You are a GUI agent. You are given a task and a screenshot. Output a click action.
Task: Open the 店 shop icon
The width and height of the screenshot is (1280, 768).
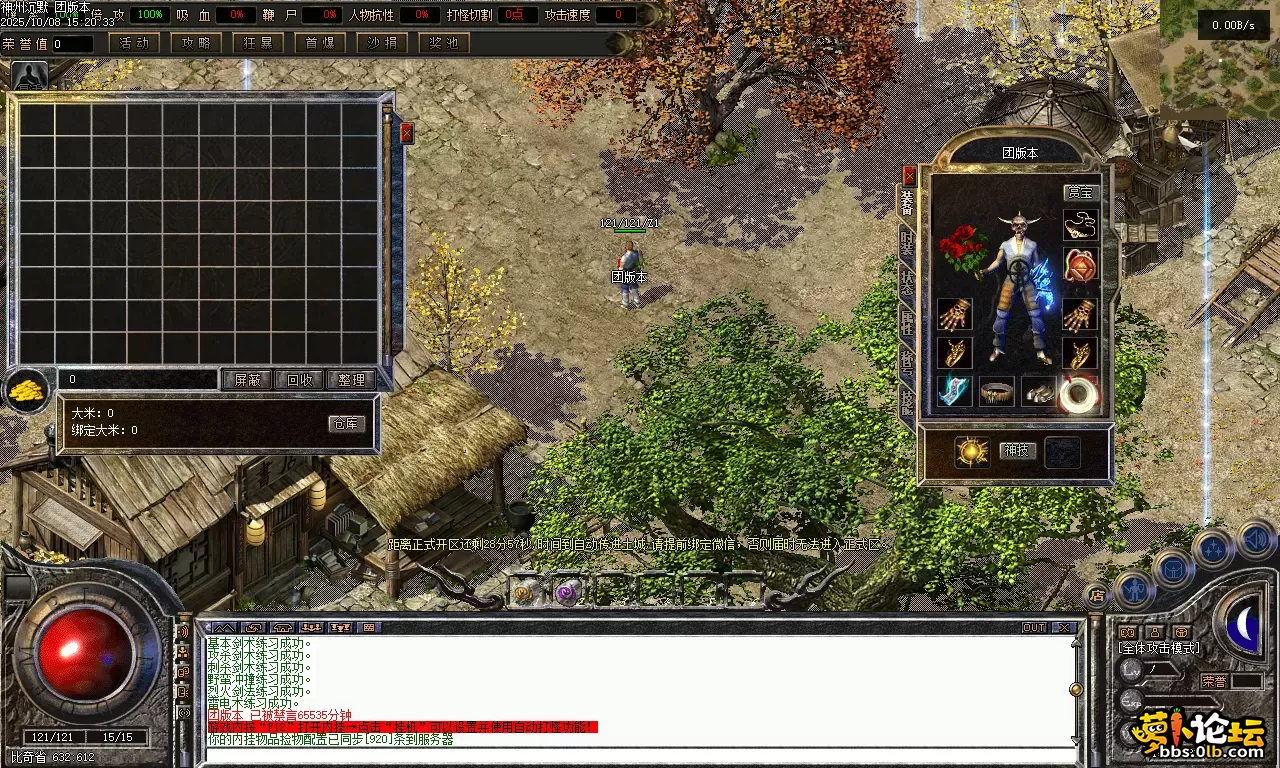pyautogui.click(x=1097, y=595)
